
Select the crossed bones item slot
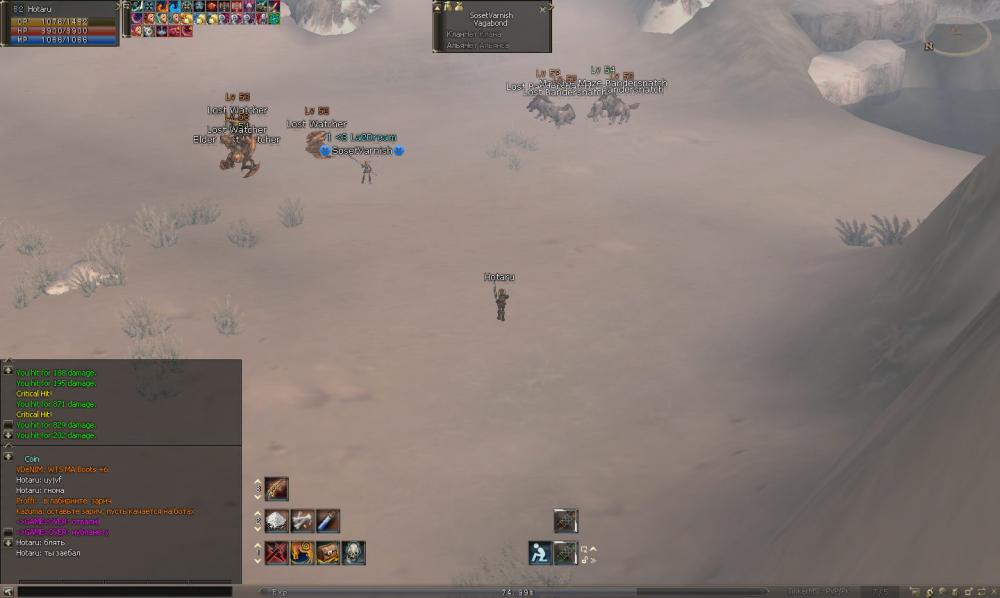click(302, 521)
